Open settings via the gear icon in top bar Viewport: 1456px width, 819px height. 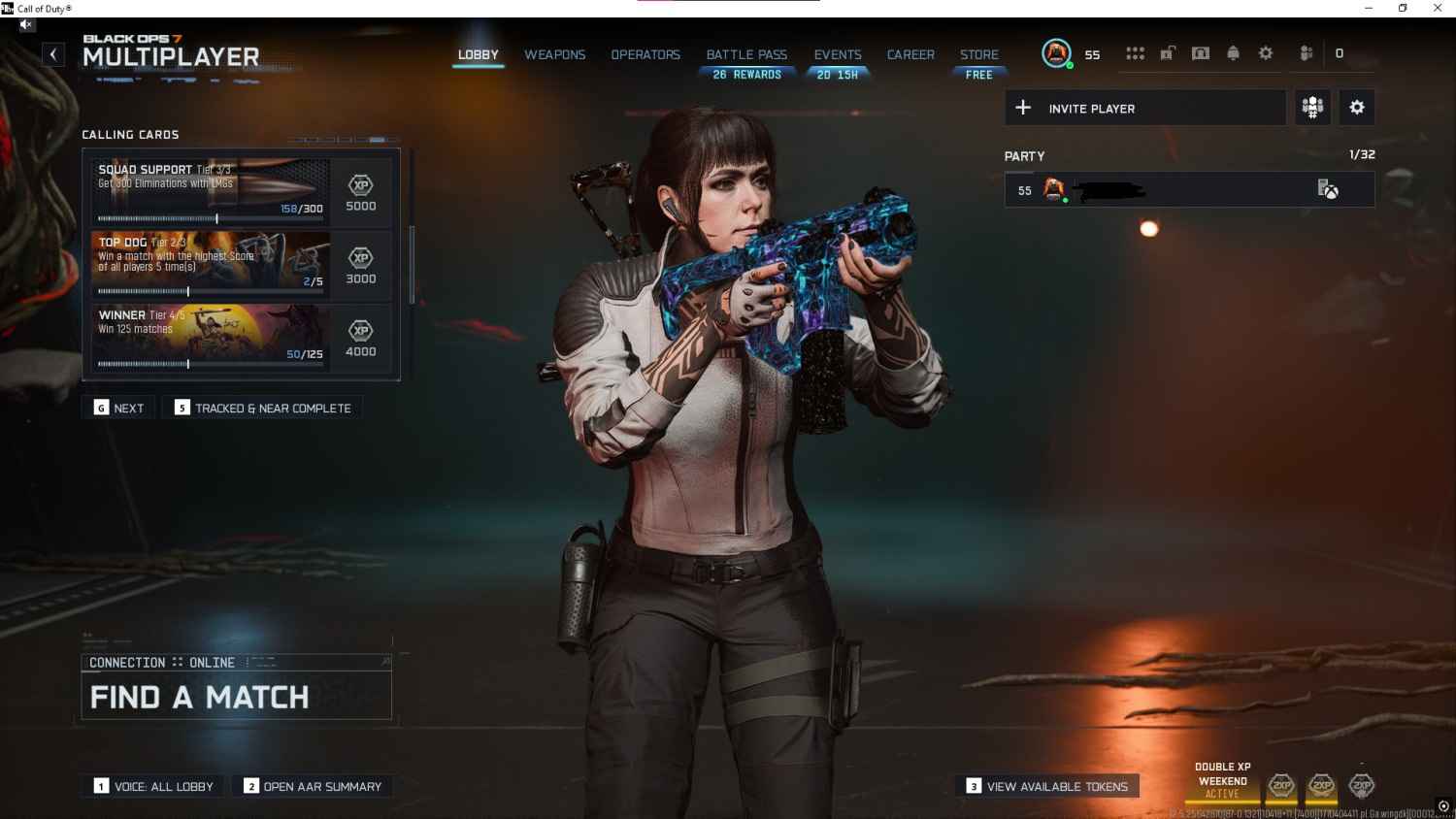click(1266, 53)
